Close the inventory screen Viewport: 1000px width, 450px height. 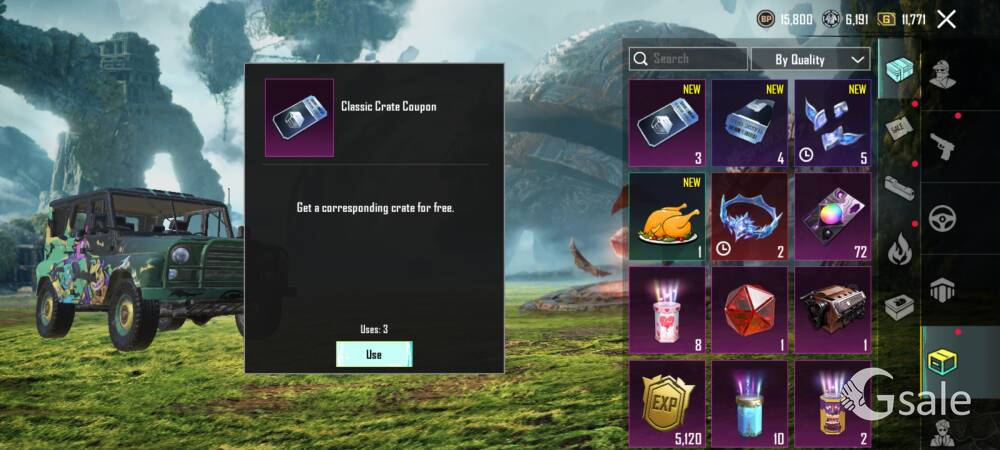(x=946, y=19)
